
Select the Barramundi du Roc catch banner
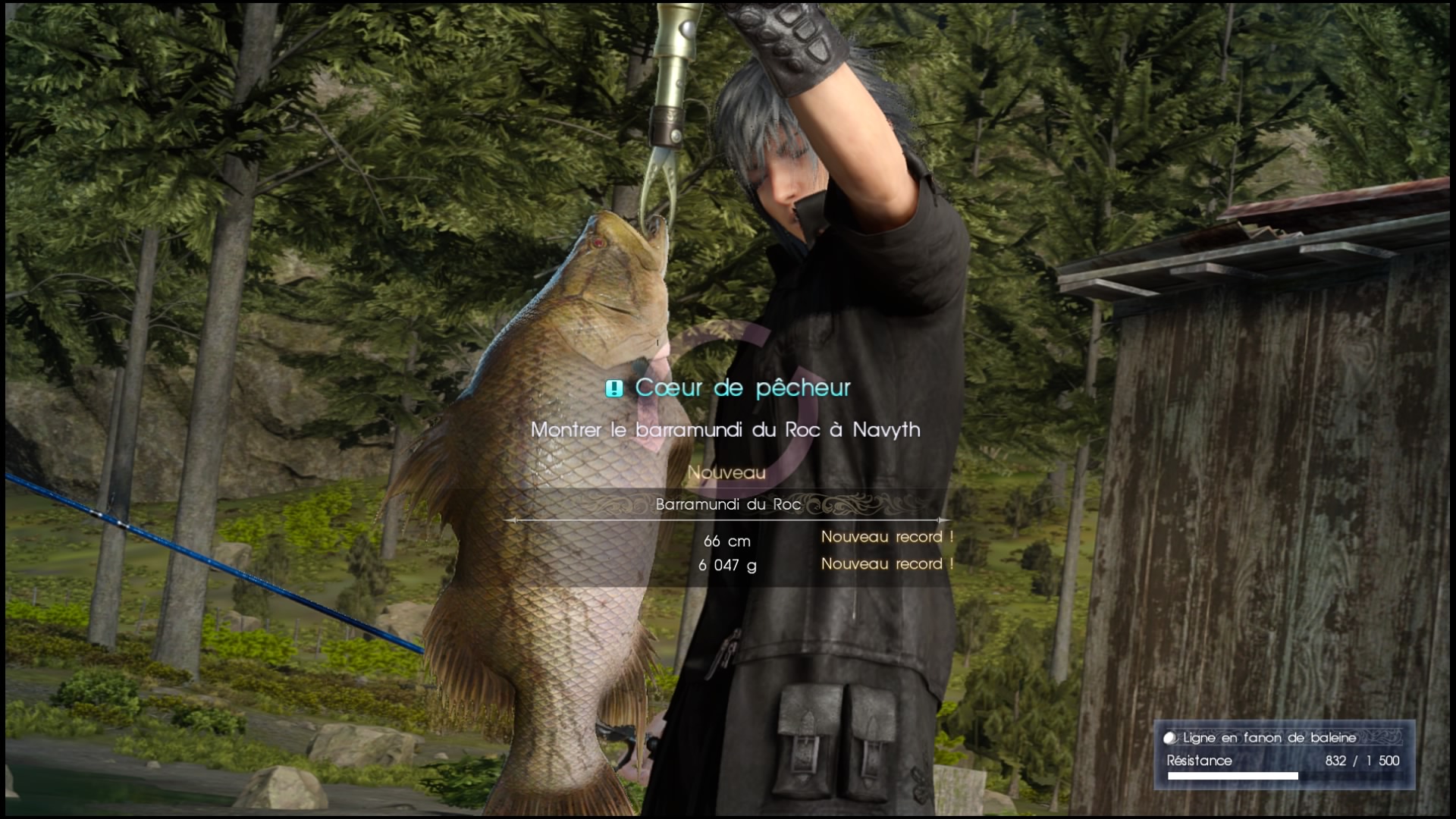(x=728, y=504)
